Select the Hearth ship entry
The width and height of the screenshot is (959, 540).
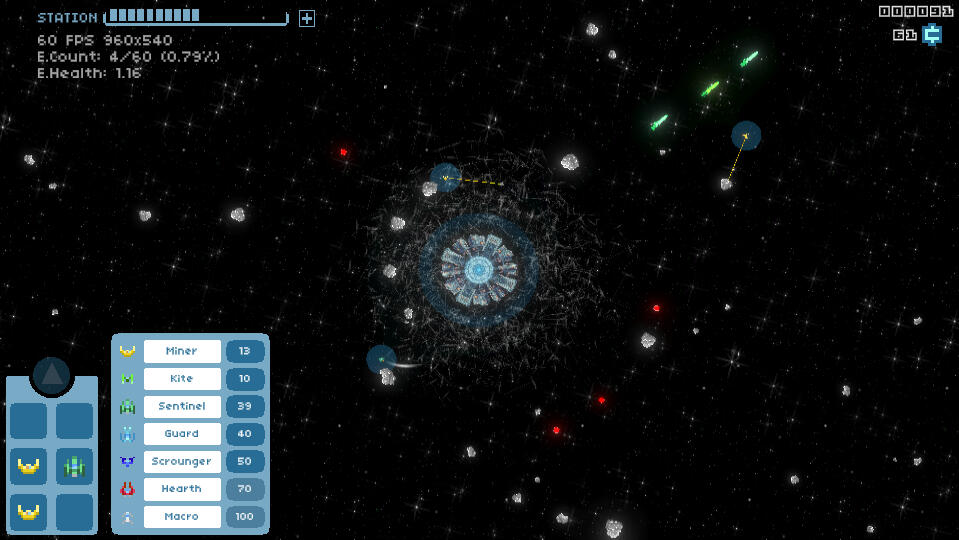tap(182, 489)
